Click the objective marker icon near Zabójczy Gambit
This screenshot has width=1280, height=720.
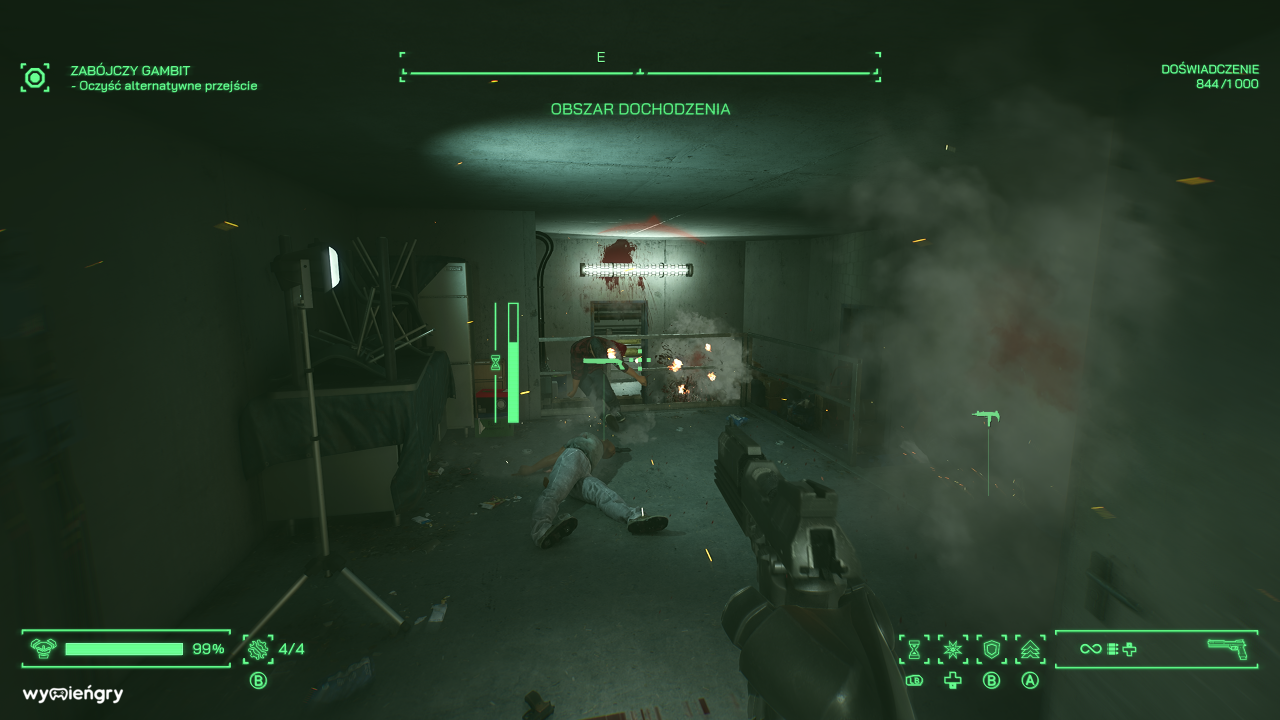pyautogui.click(x=35, y=76)
